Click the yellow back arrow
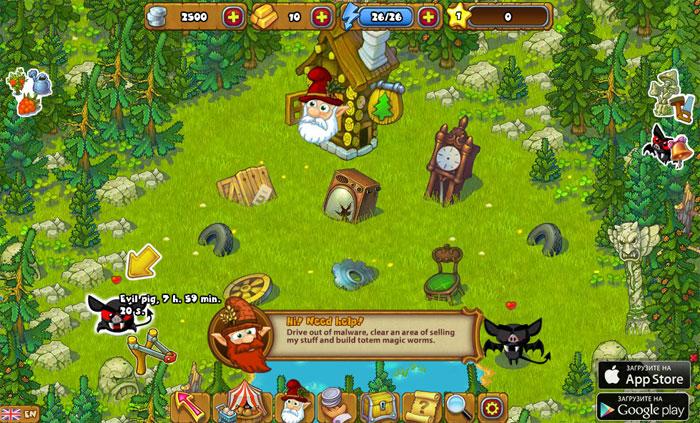This screenshot has height=423, width=700. (141, 262)
